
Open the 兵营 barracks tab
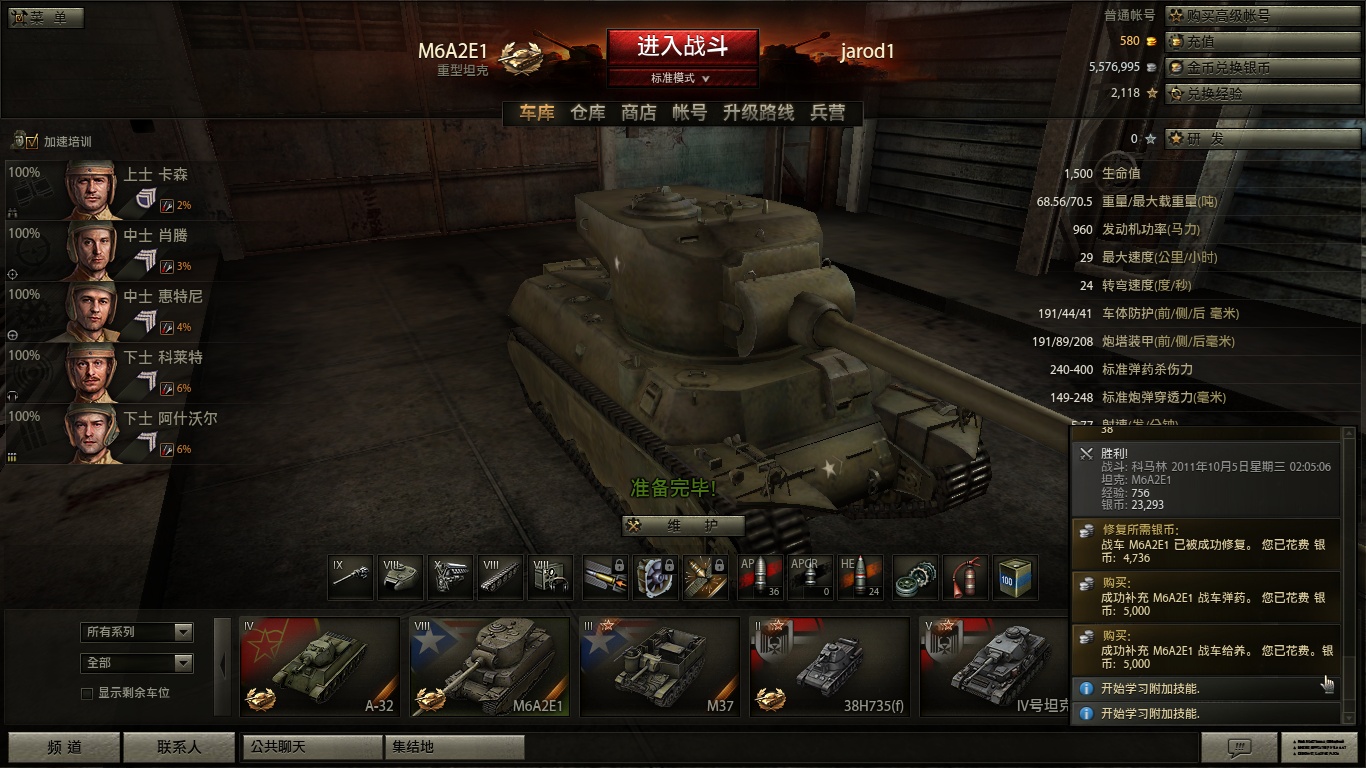828,113
